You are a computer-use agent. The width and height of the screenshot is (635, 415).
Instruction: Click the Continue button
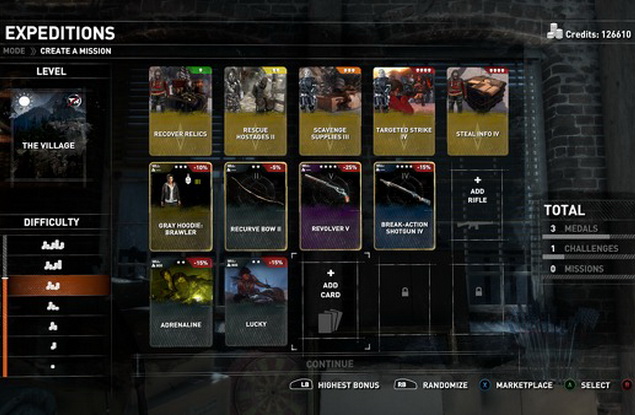(330, 364)
